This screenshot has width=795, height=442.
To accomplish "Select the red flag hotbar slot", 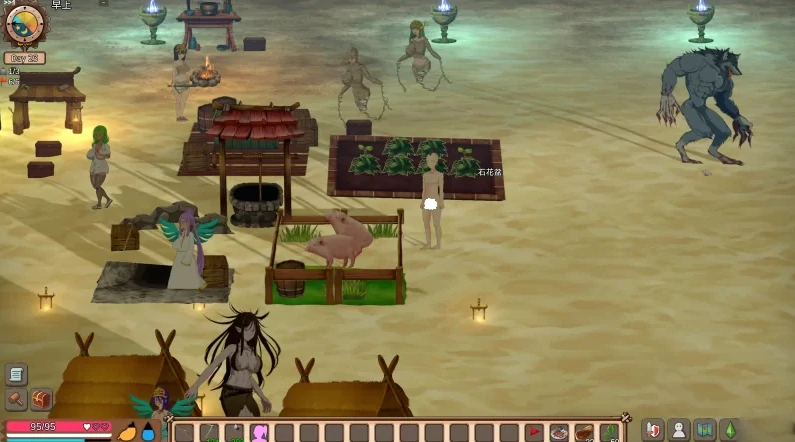I will pos(534,433).
